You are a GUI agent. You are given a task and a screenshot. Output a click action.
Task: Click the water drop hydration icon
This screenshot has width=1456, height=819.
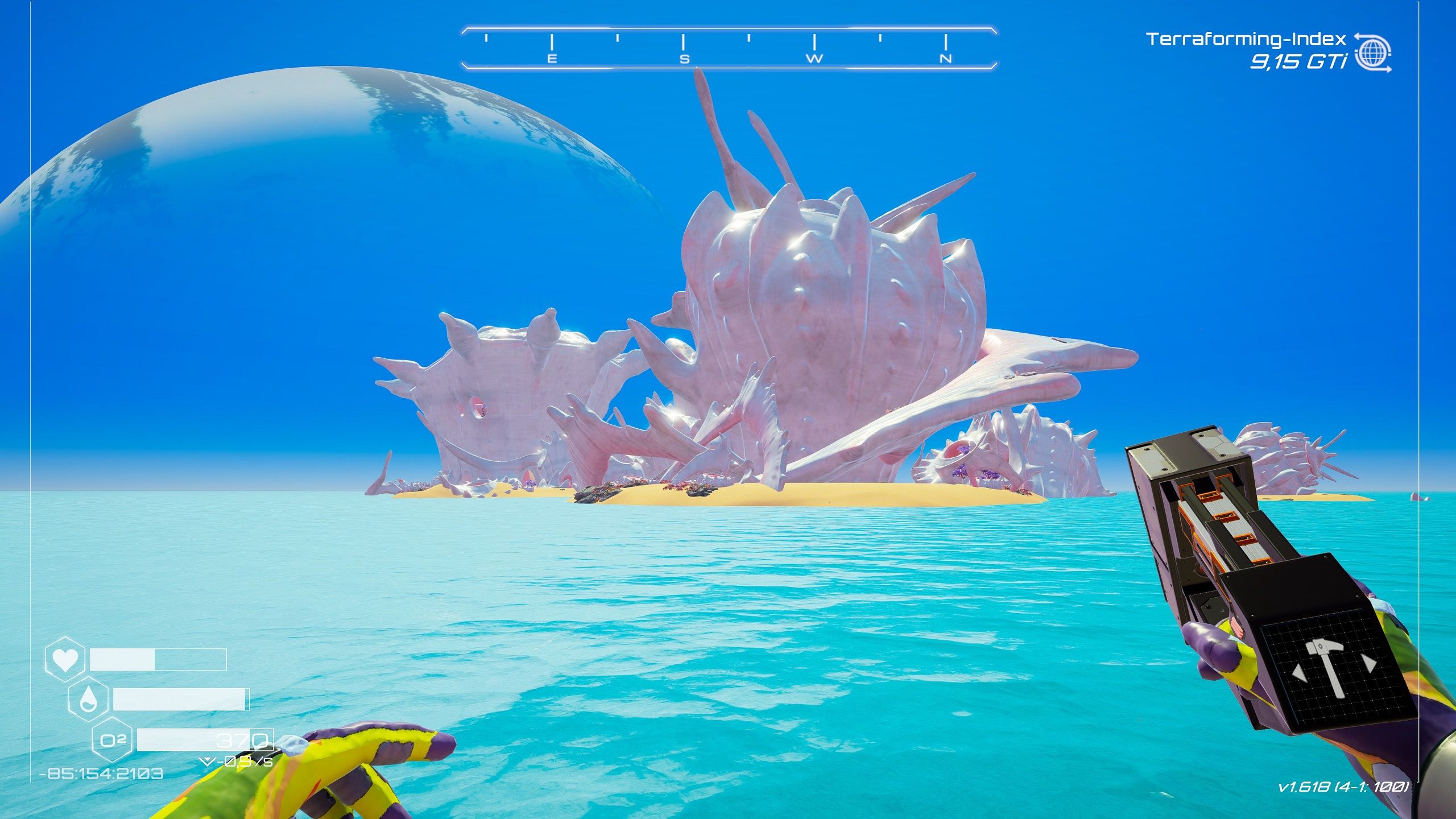(88, 700)
